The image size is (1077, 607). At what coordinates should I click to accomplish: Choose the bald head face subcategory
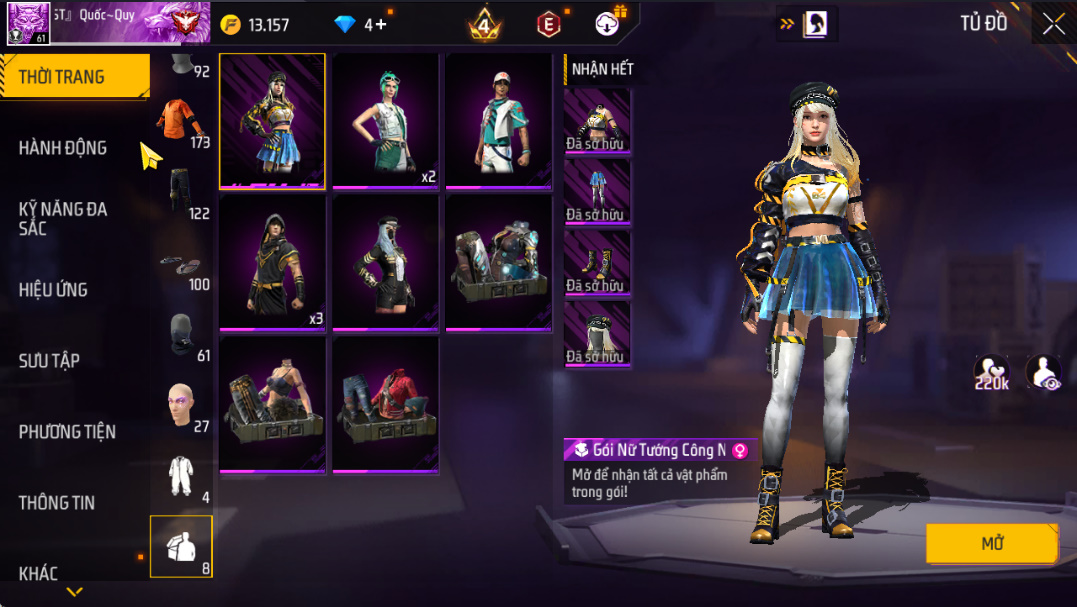(181, 405)
